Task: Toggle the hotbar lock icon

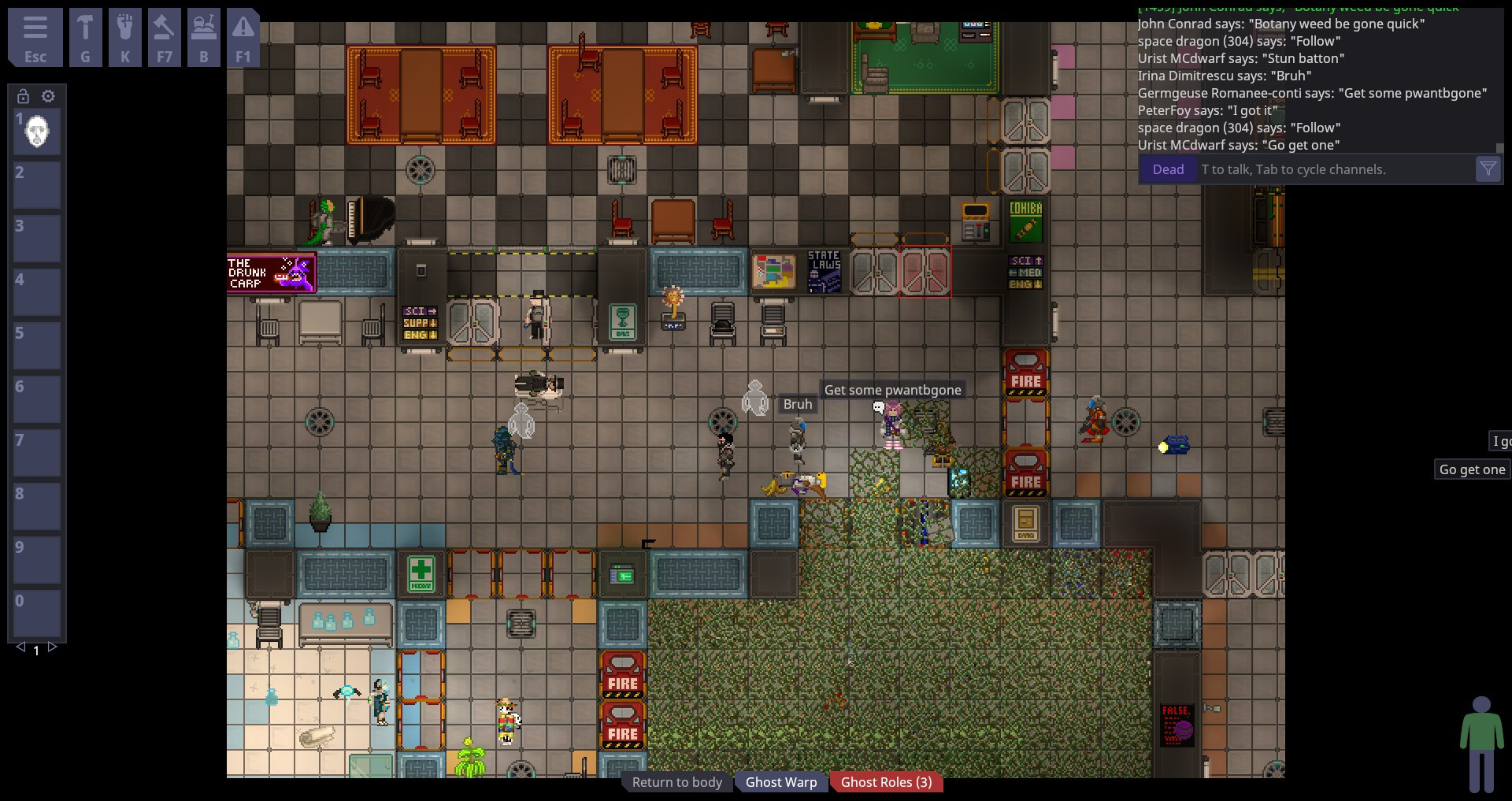Action: (x=21, y=96)
